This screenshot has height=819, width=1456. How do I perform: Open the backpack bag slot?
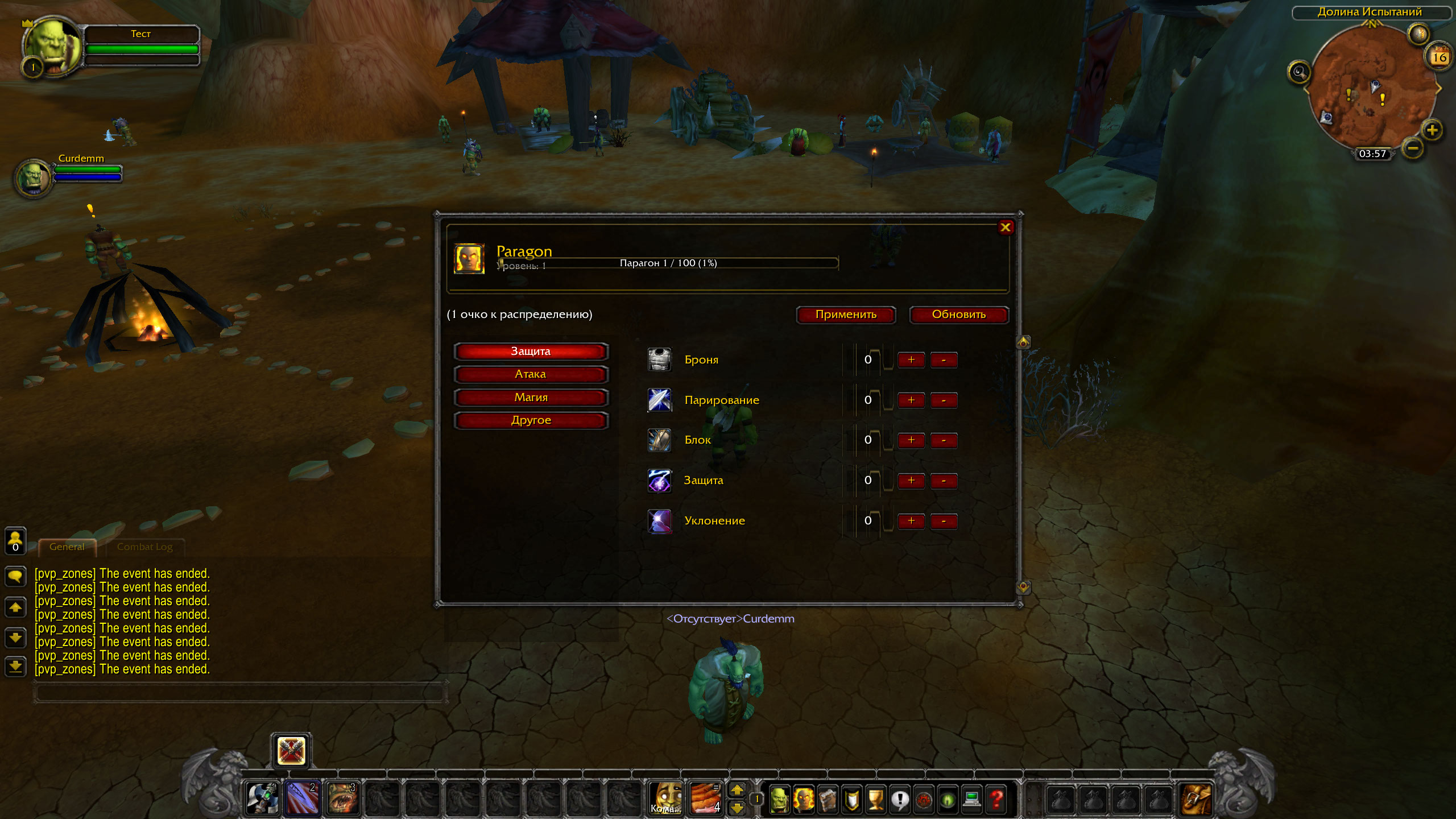pos(1196,799)
